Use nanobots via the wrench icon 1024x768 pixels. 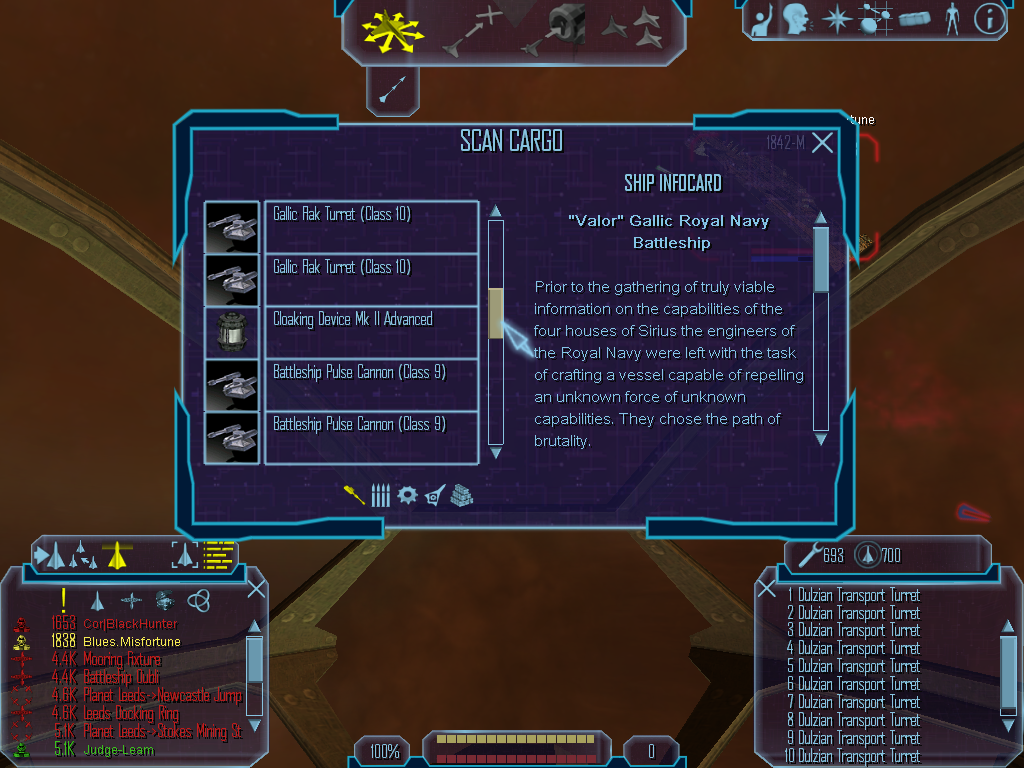[805, 554]
